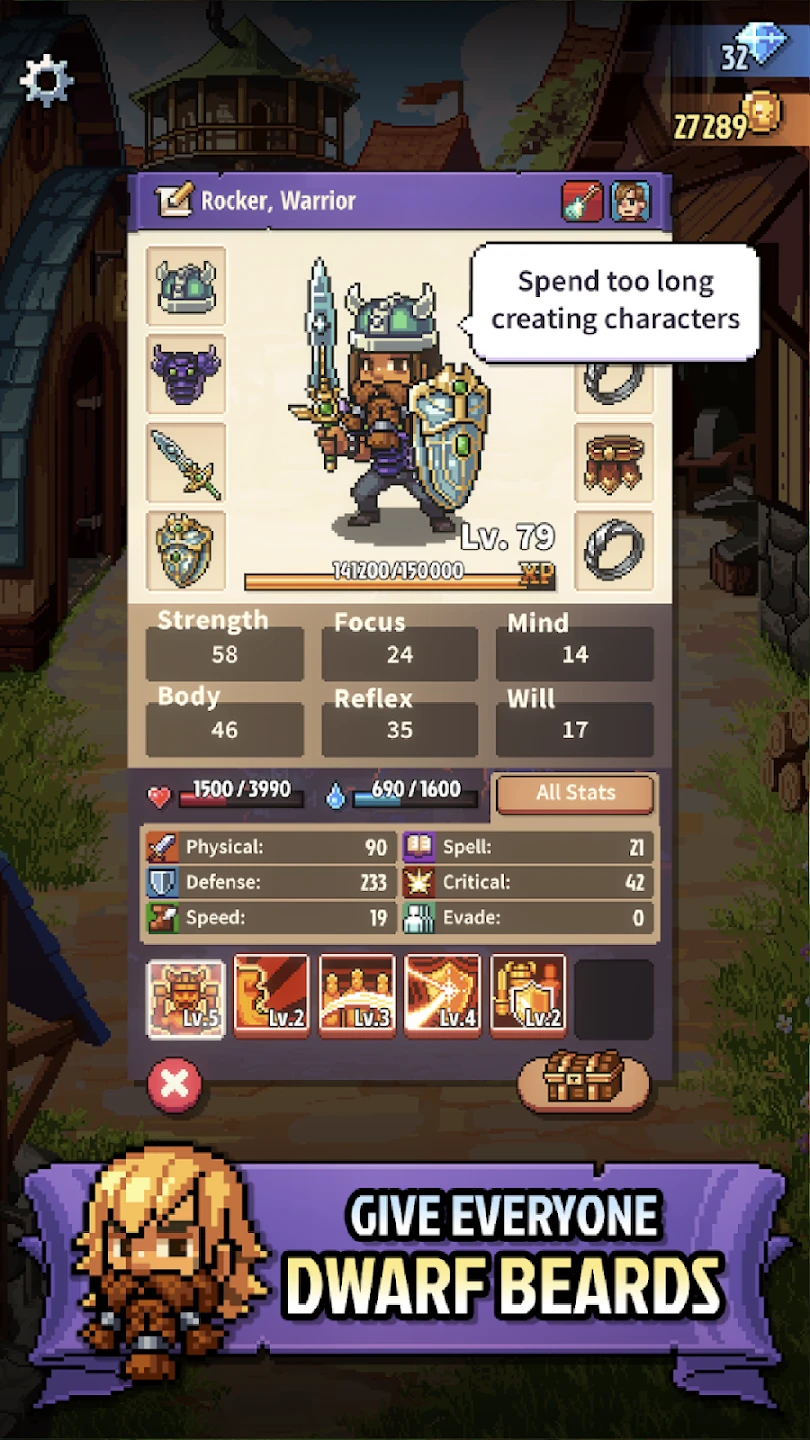Select the Lv.2 shield skill icon
This screenshot has height=1440, width=810.
click(x=528, y=997)
